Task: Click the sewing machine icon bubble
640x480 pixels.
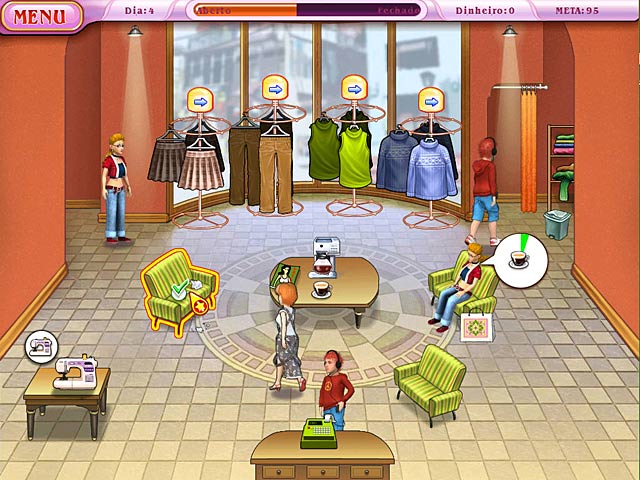Action: coord(41,346)
